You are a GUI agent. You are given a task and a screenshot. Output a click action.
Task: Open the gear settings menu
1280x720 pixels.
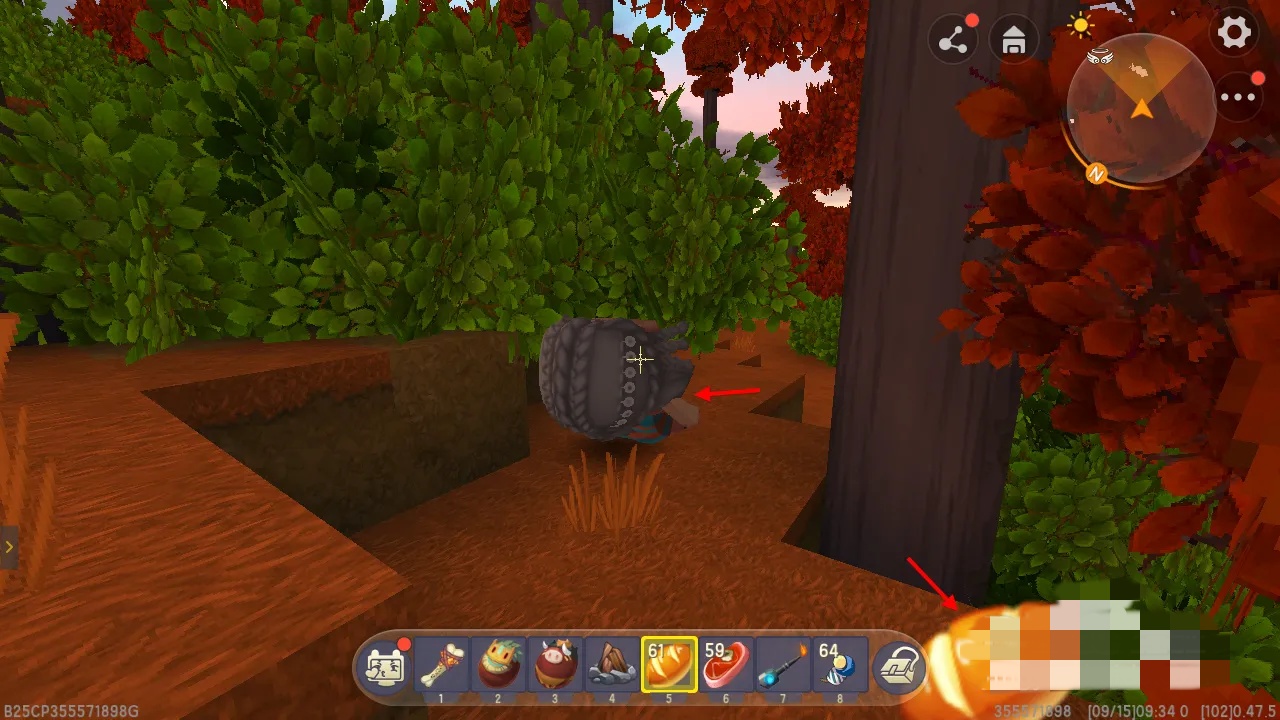pos(1234,33)
